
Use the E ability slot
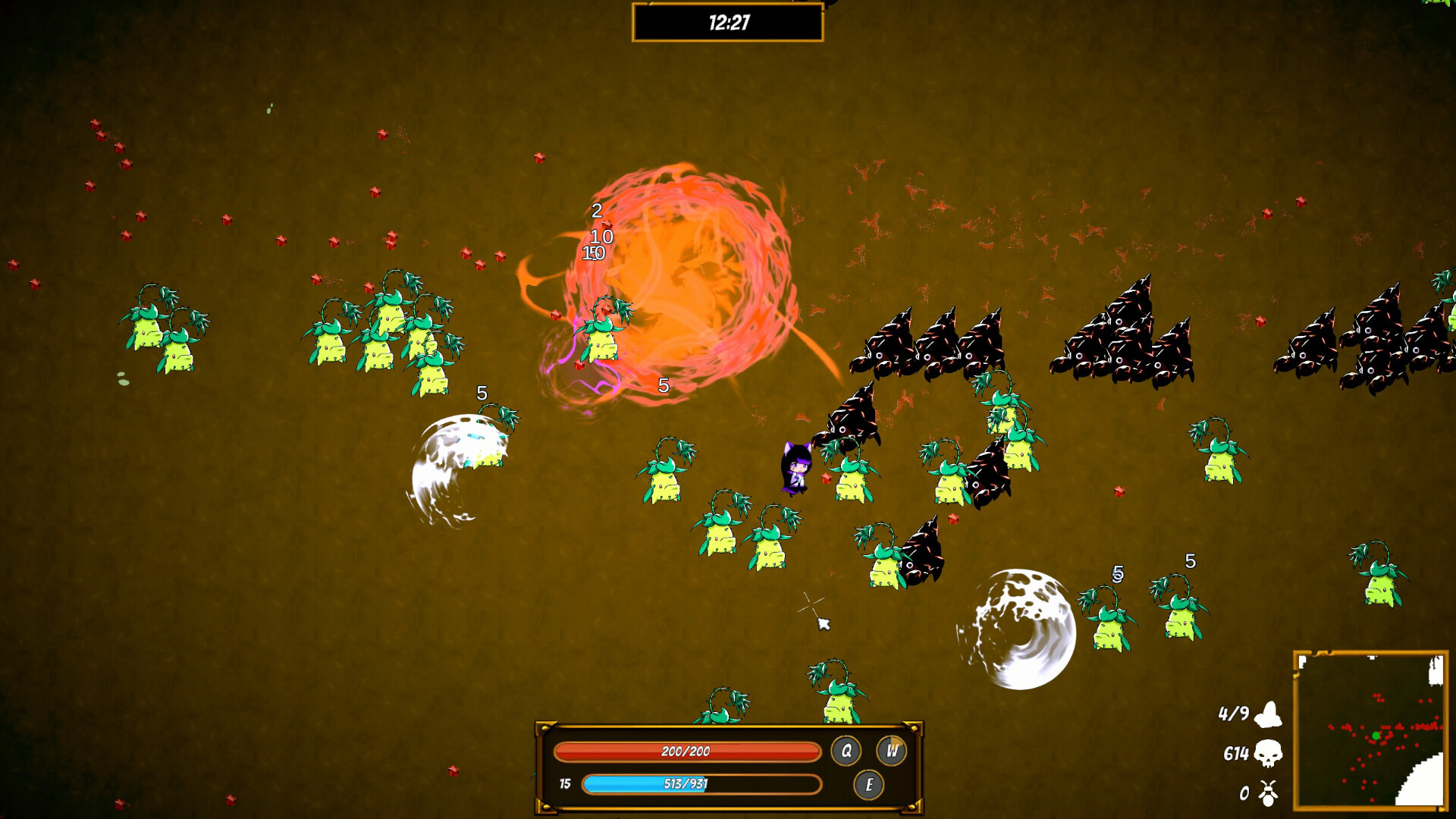tap(868, 785)
